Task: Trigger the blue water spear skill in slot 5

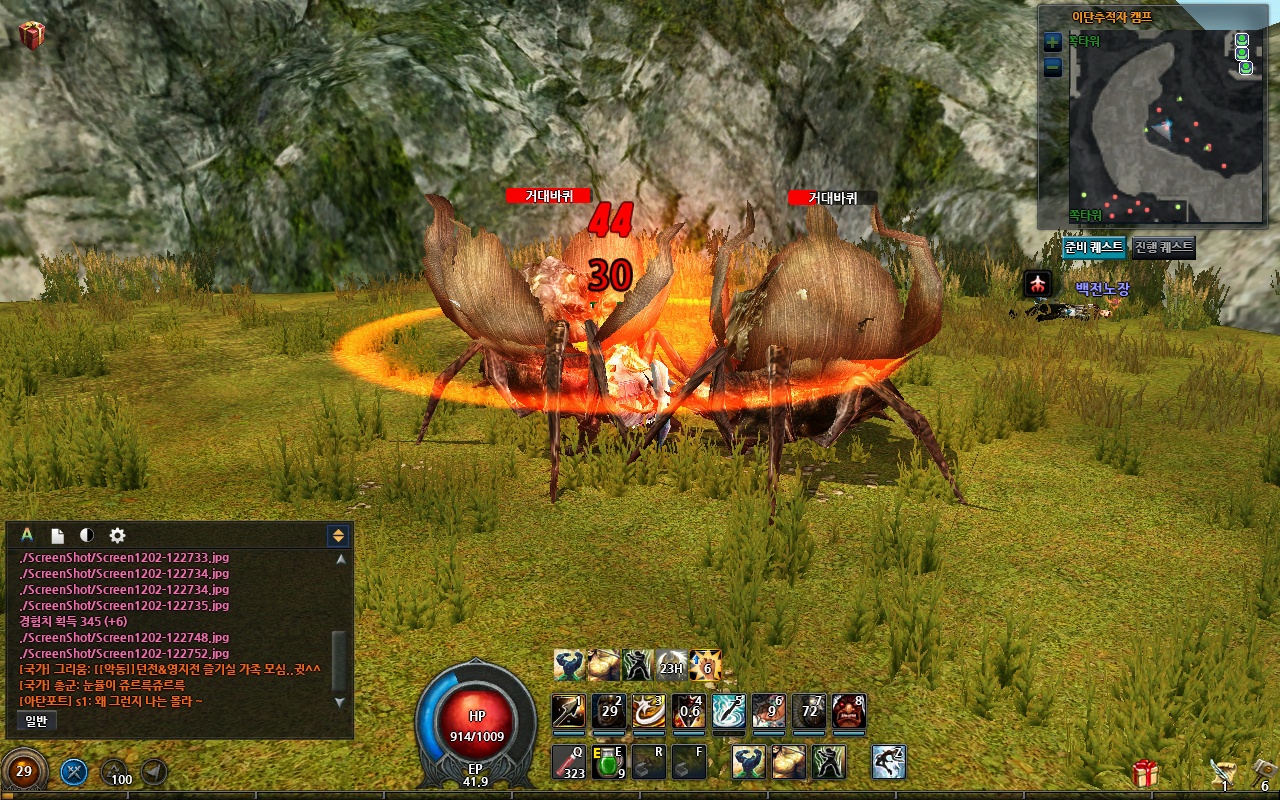Action: click(x=729, y=711)
